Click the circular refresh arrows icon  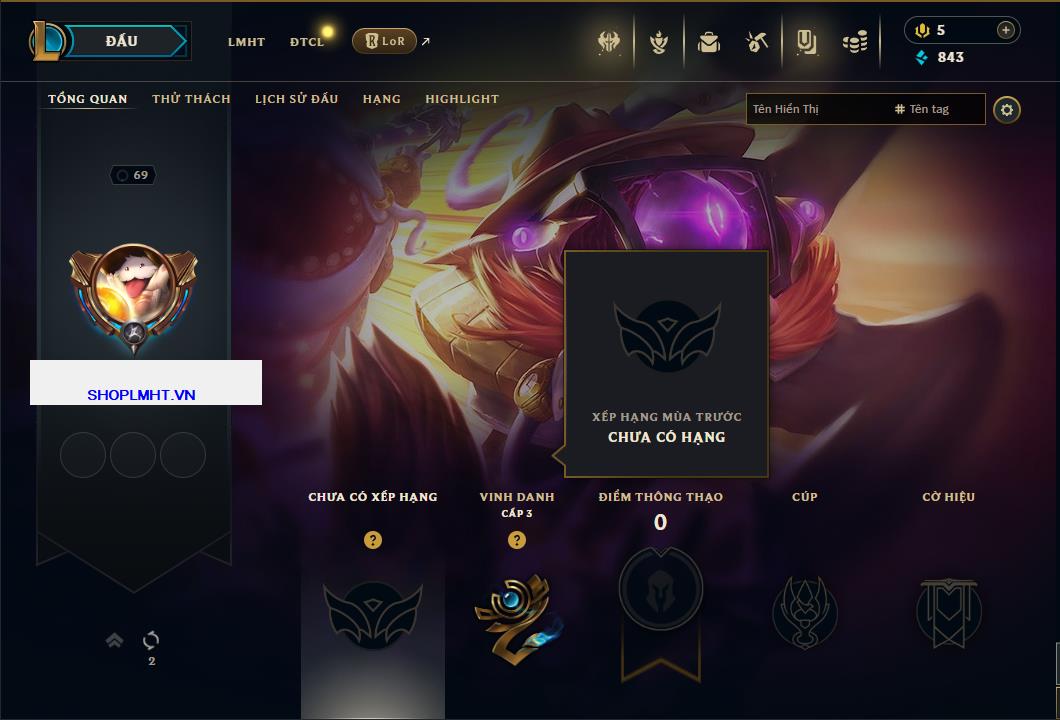(152, 640)
